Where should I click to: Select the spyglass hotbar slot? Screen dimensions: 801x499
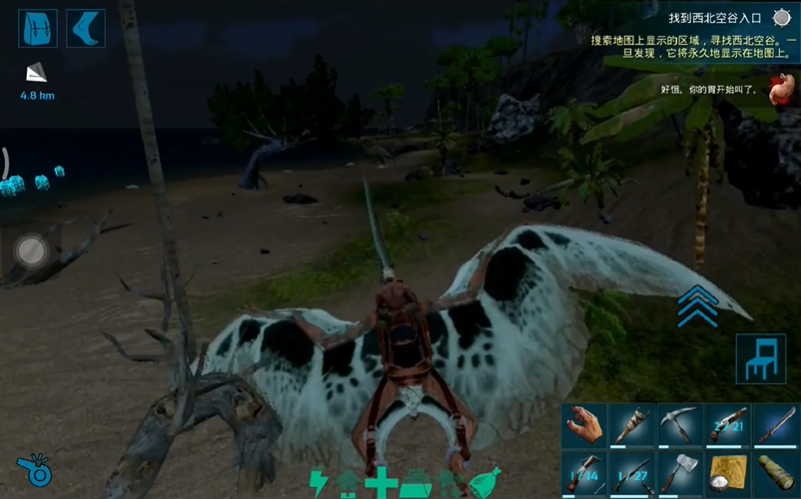tap(775, 473)
